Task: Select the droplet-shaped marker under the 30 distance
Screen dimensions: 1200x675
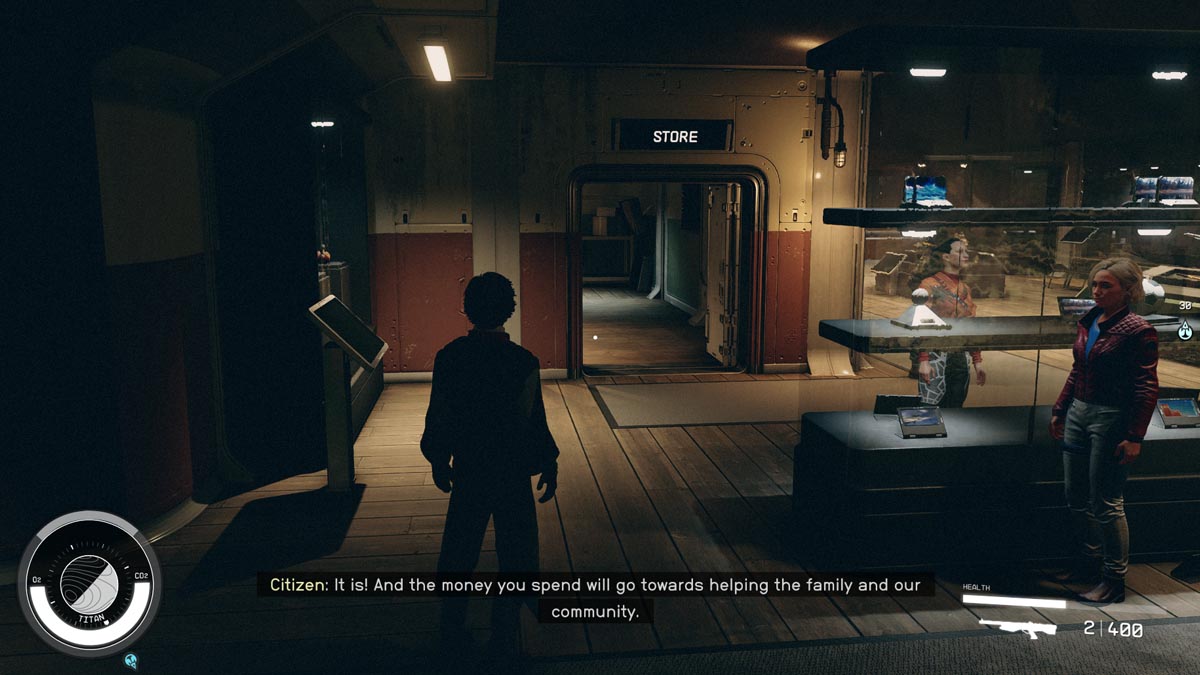Action: [x=1185, y=329]
